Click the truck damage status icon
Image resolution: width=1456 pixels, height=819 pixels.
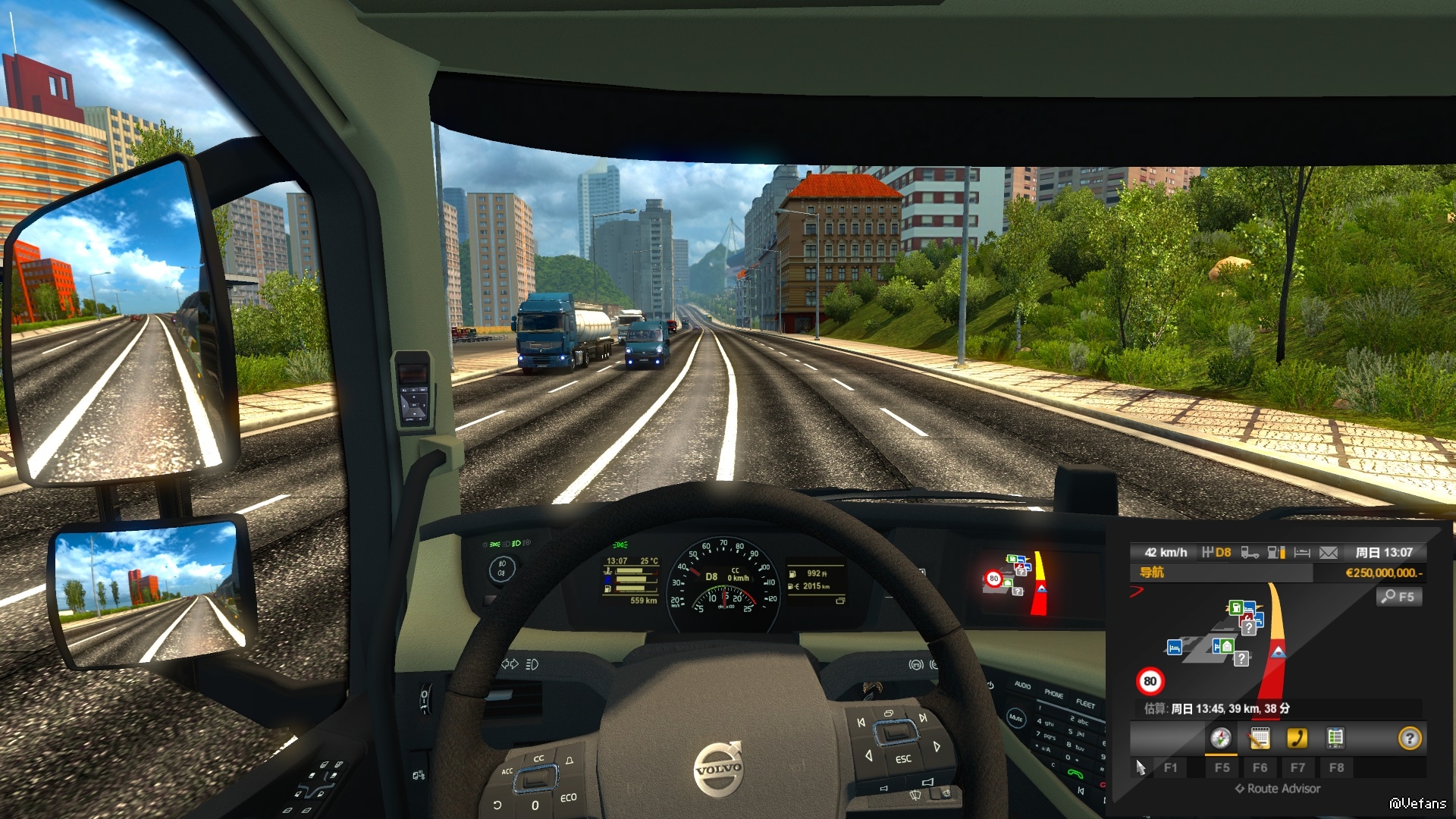point(1249,553)
